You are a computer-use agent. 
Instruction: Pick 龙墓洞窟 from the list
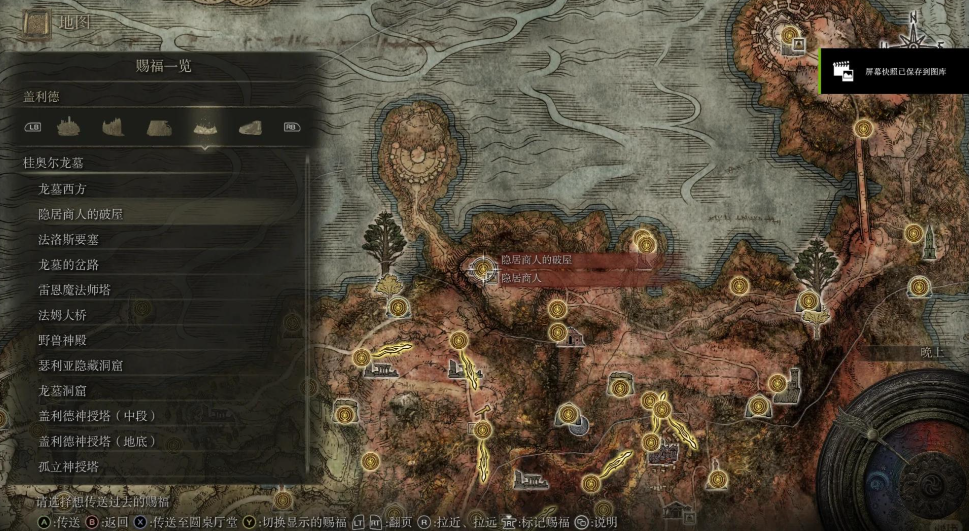click(x=62, y=391)
